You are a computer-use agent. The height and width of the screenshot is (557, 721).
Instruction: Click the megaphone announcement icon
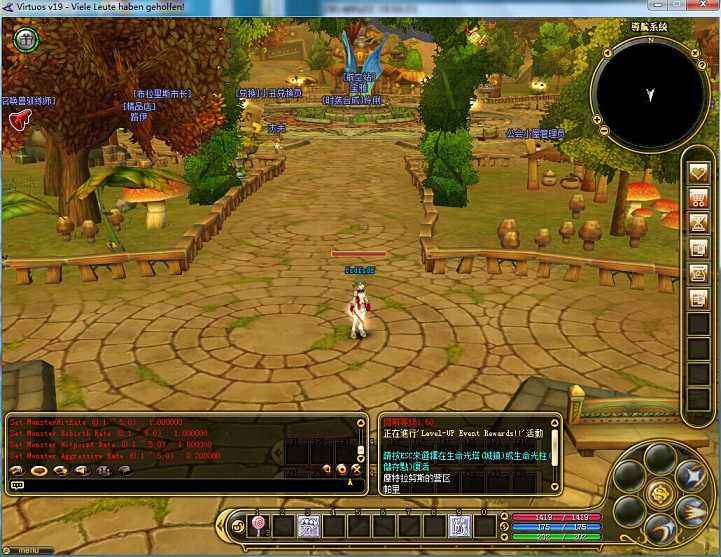pyautogui.click(x=18, y=120)
